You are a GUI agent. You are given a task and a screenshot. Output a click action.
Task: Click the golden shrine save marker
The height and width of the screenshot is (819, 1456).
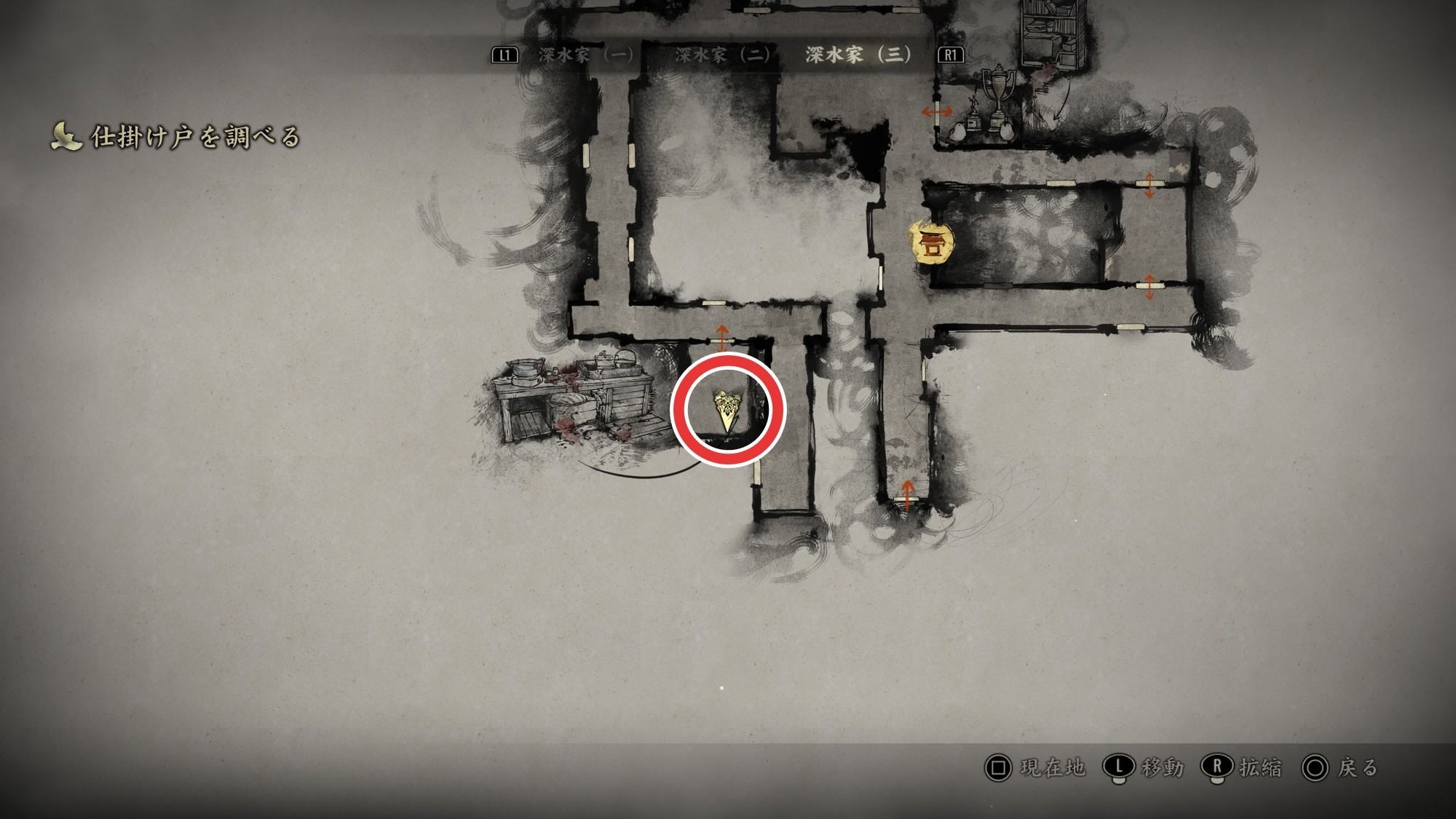pyautogui.click(x=930, y=242)
